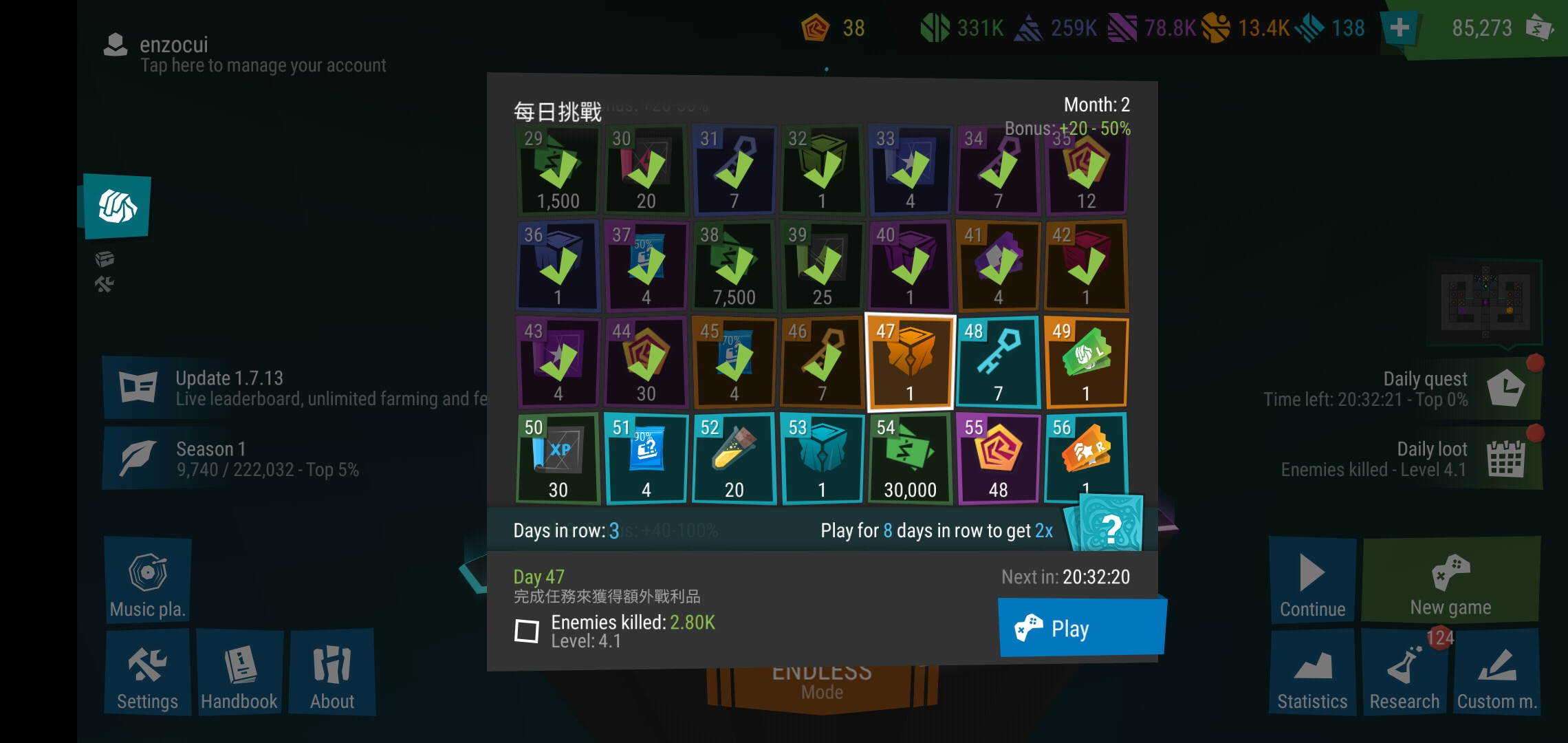View the Statistics screen

(1312, 674)
